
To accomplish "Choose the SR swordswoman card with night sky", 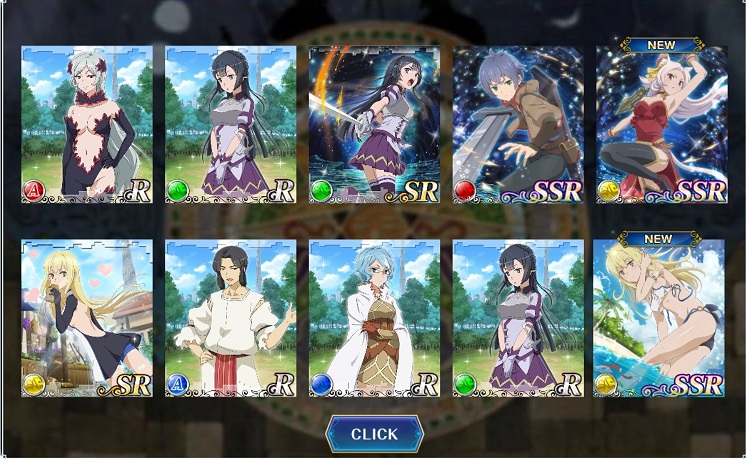I will pyautogui.click(x=374, y=124).
